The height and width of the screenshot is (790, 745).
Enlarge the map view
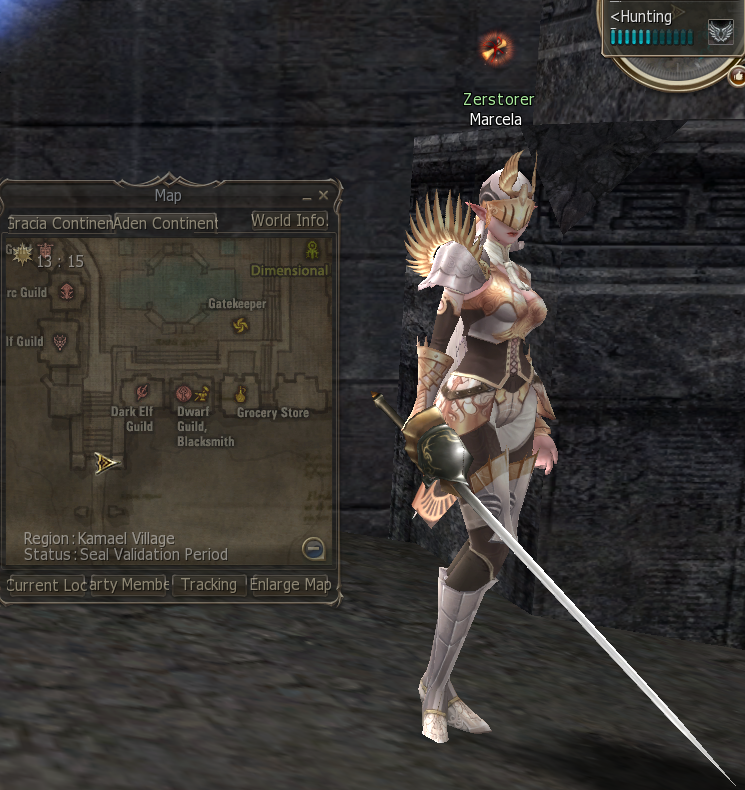point(290,585)
